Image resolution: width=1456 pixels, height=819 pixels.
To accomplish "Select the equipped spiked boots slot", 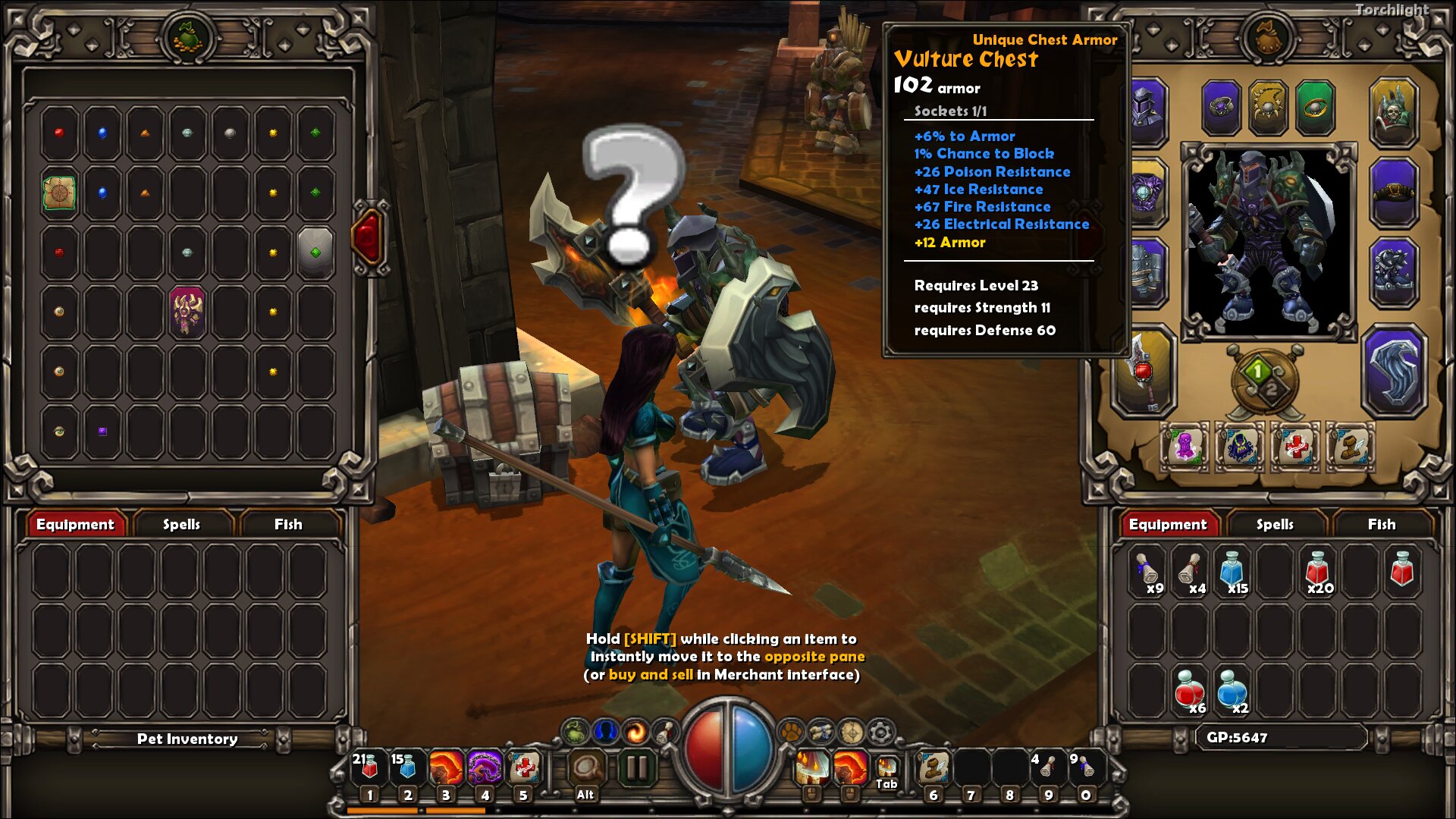I will click(1393, 273).
